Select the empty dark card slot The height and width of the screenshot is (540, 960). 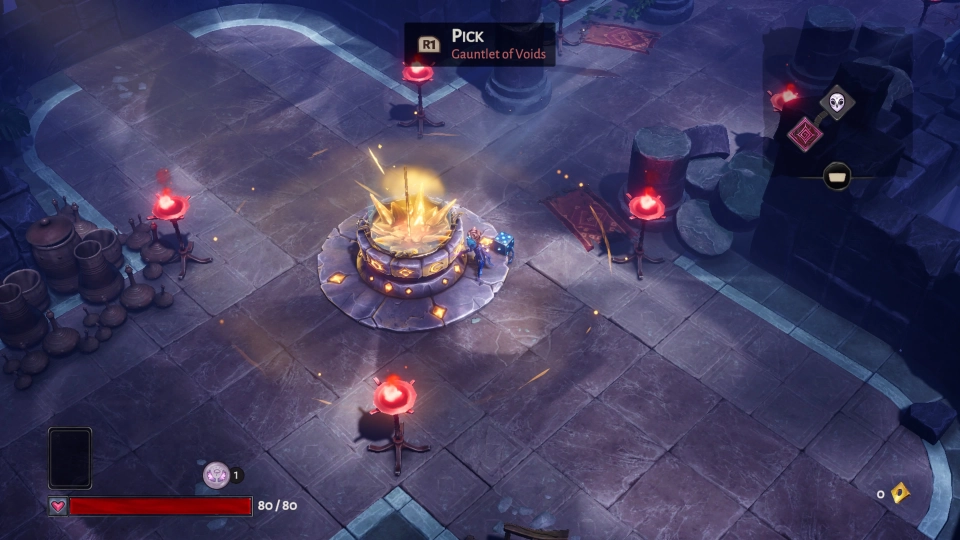pos(70,459)
